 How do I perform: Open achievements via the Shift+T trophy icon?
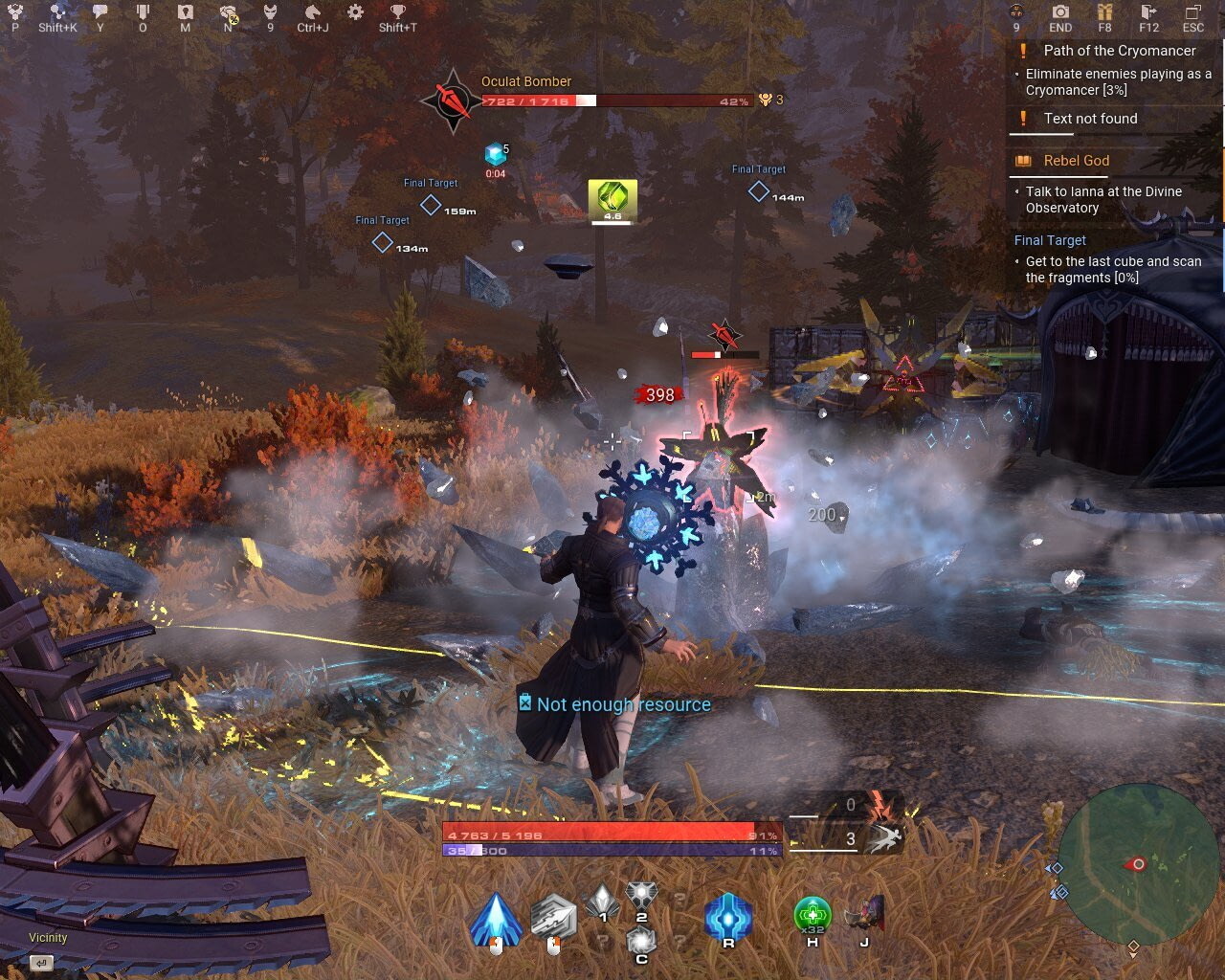click(399, 13)
